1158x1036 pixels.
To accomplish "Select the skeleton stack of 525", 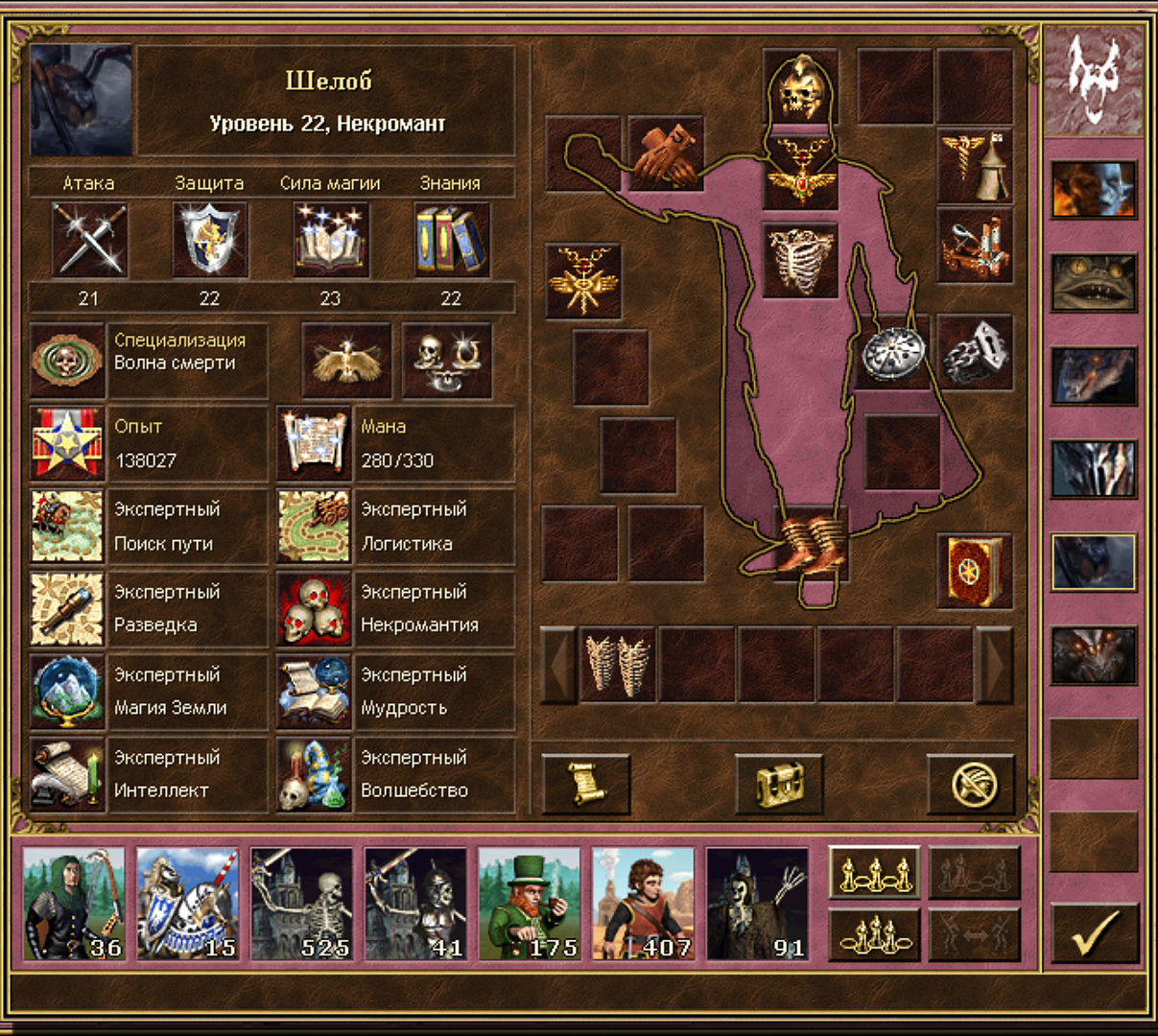I will 300,904.
